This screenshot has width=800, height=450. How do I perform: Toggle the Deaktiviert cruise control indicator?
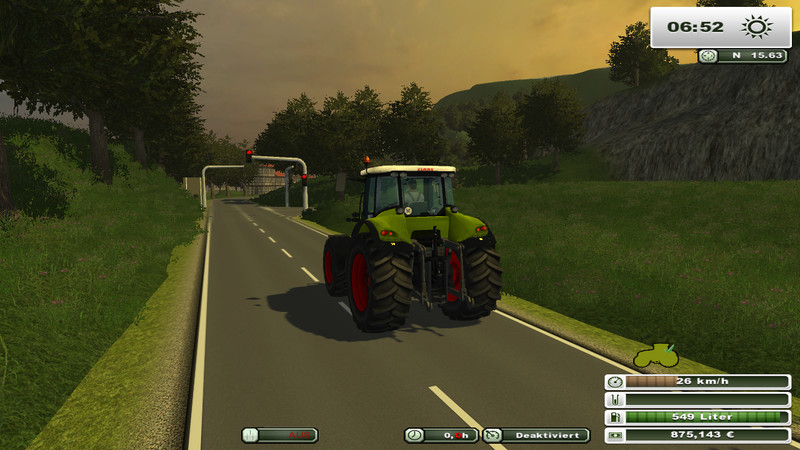(536, 435)
